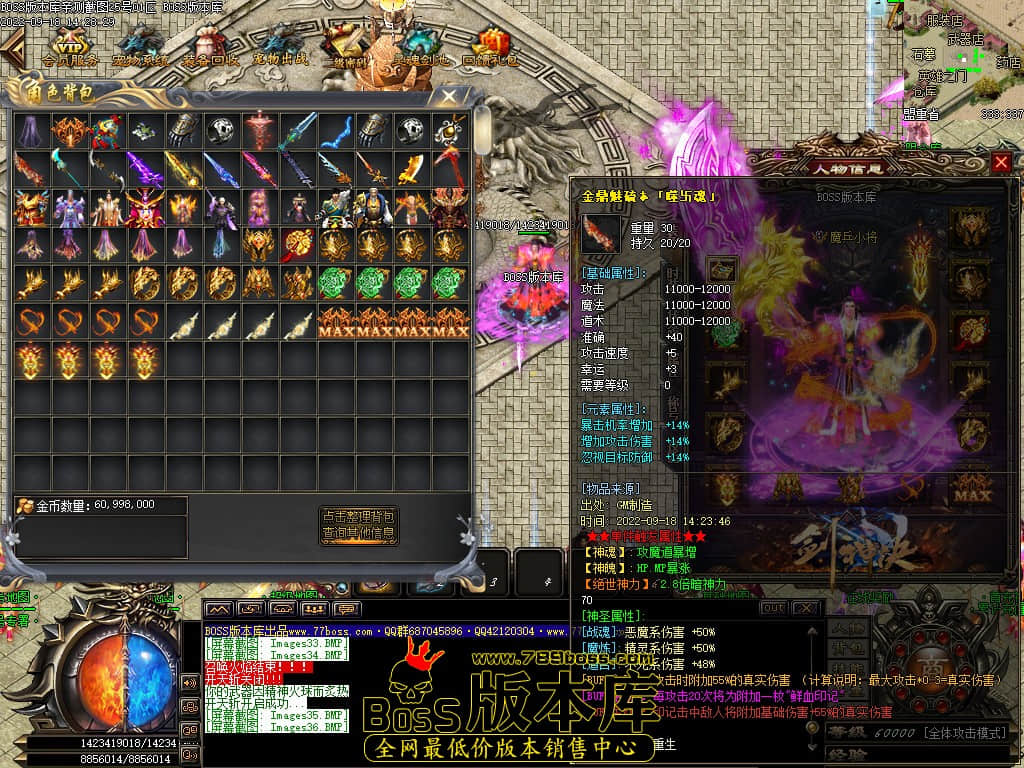Close the 角色背包 inventory window
Image resolution: width=1024 pixels, height=768 pixels.
[450, 97]
